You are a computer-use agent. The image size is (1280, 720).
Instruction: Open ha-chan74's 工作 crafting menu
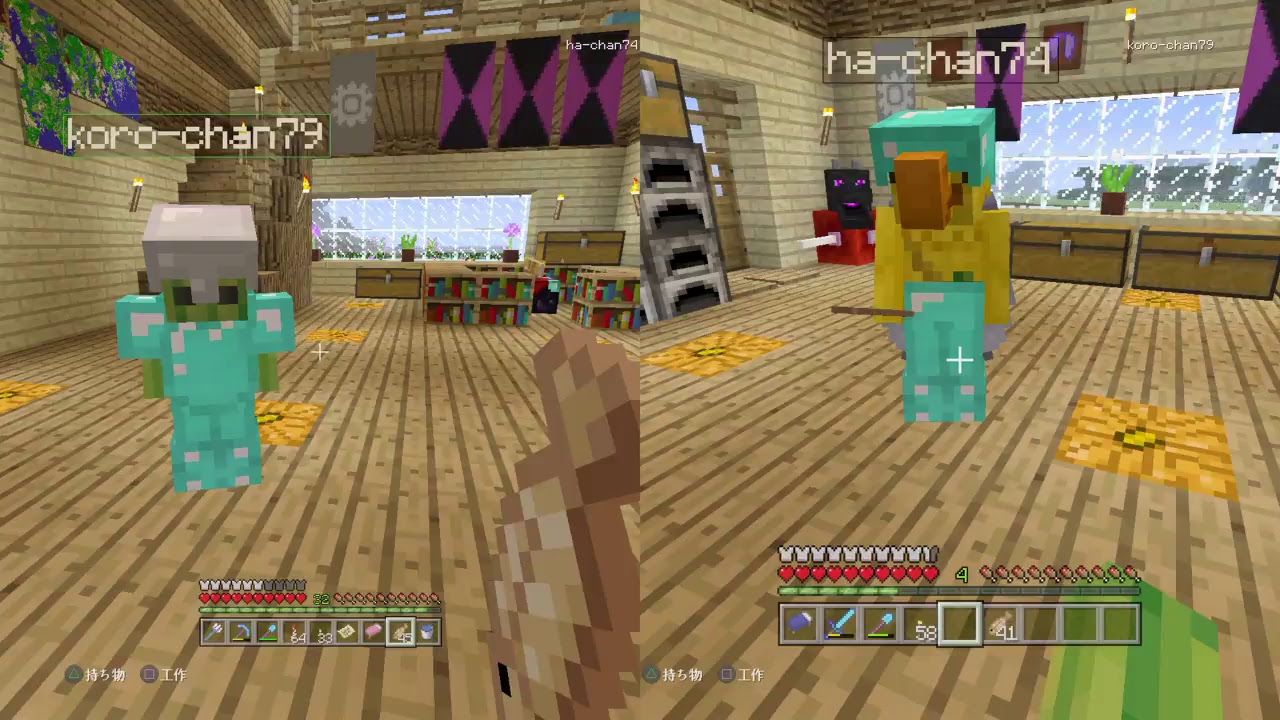751,675
